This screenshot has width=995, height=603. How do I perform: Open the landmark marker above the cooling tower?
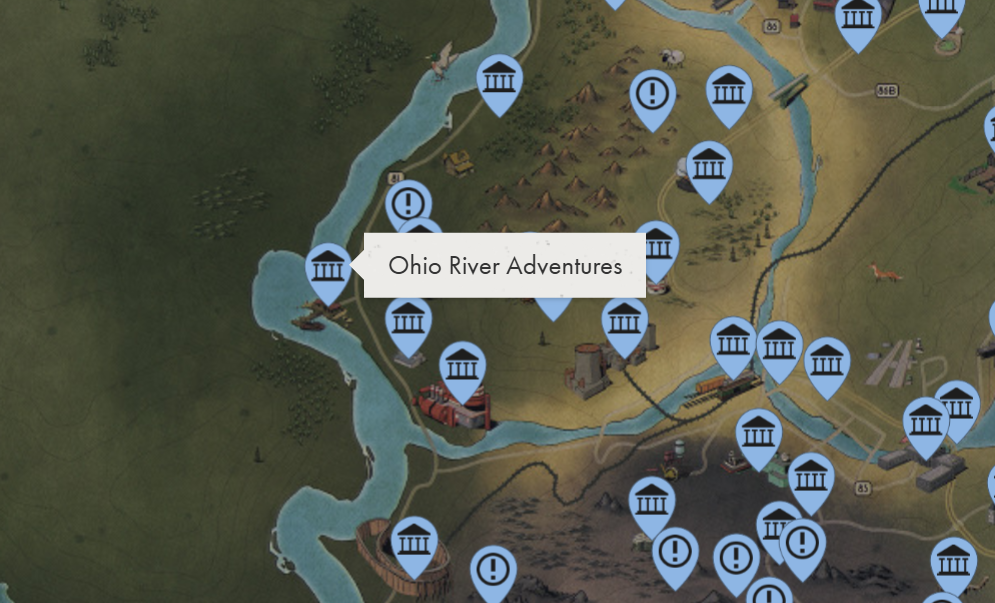click(x=625, y=323)
